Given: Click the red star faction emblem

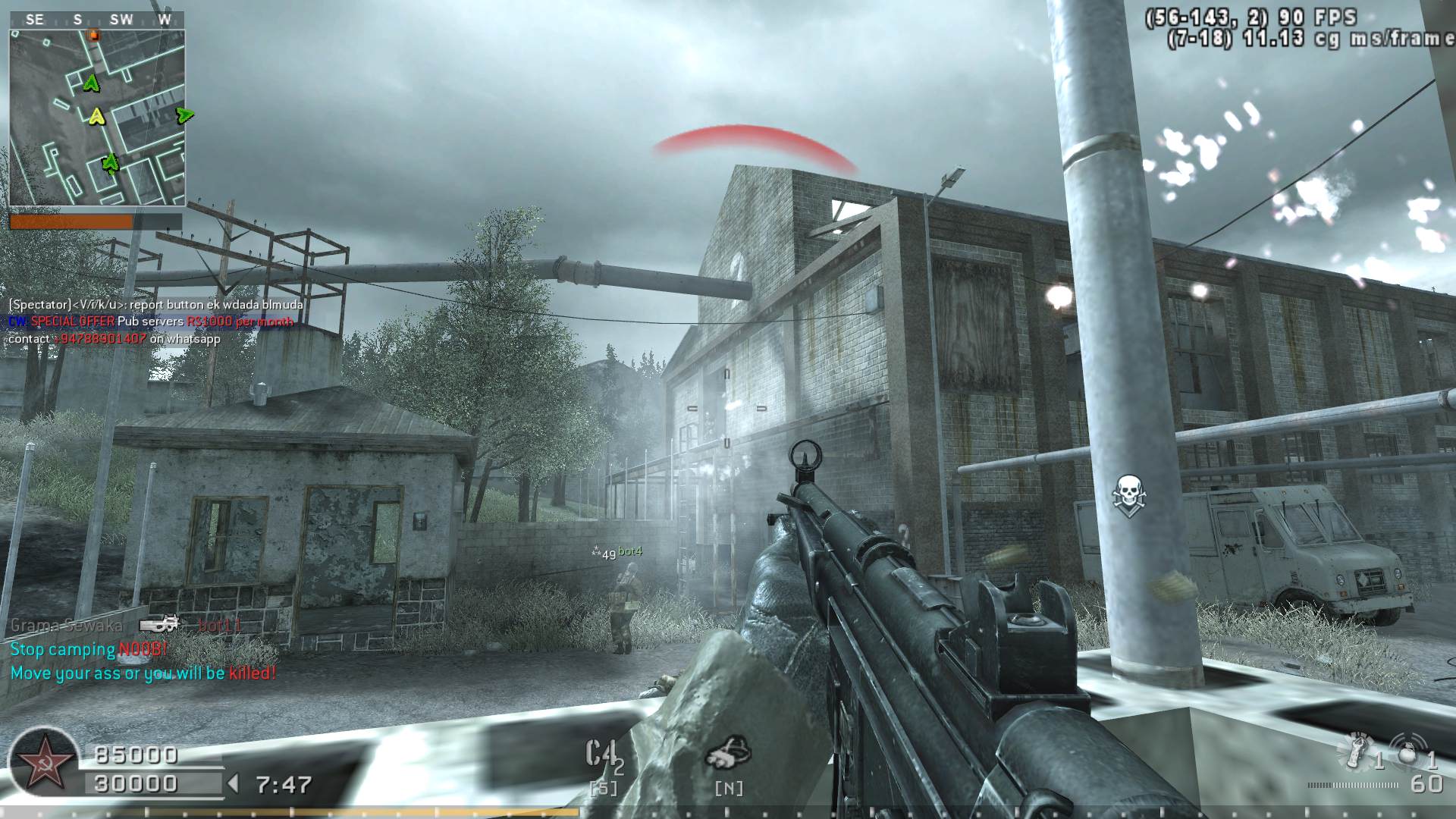Looking at the screenshot, I should pyautogui.click(x=44, y=764).
